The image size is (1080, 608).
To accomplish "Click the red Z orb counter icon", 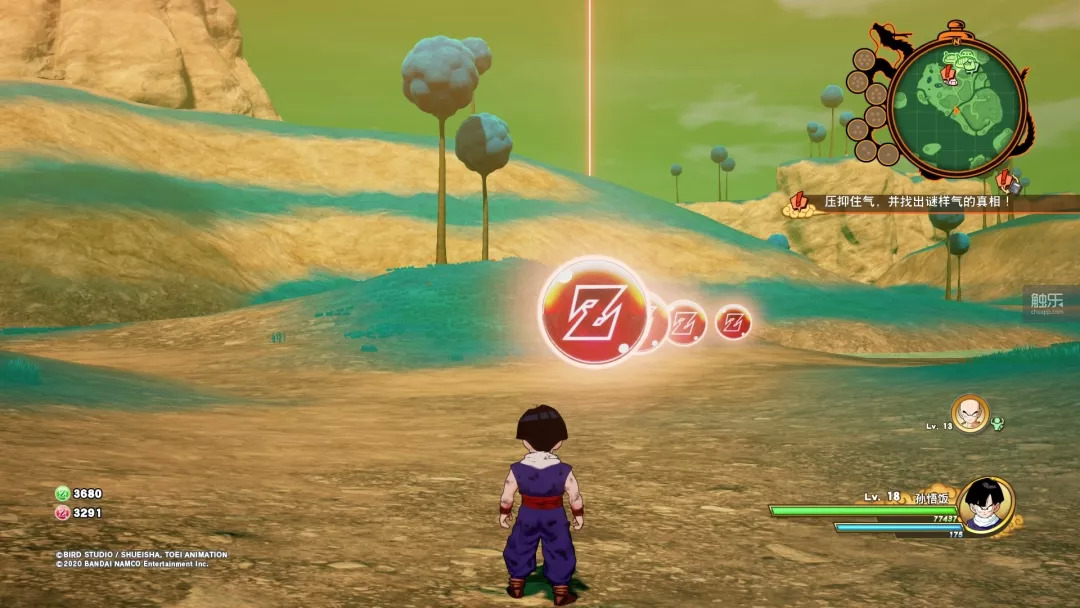I will click(x=62, y=513).
